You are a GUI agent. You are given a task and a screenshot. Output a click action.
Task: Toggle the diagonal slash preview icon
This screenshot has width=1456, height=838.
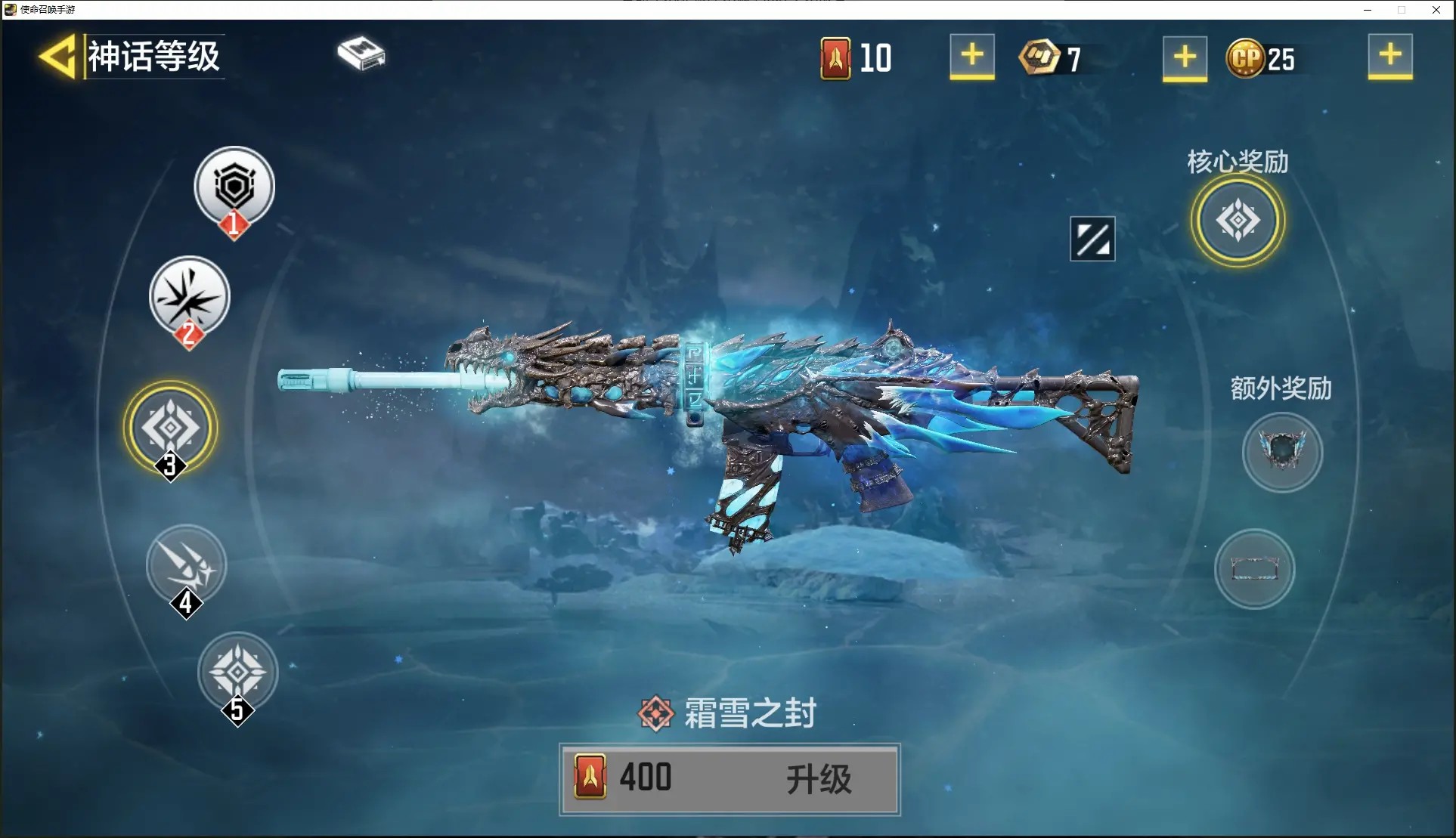1092,240
